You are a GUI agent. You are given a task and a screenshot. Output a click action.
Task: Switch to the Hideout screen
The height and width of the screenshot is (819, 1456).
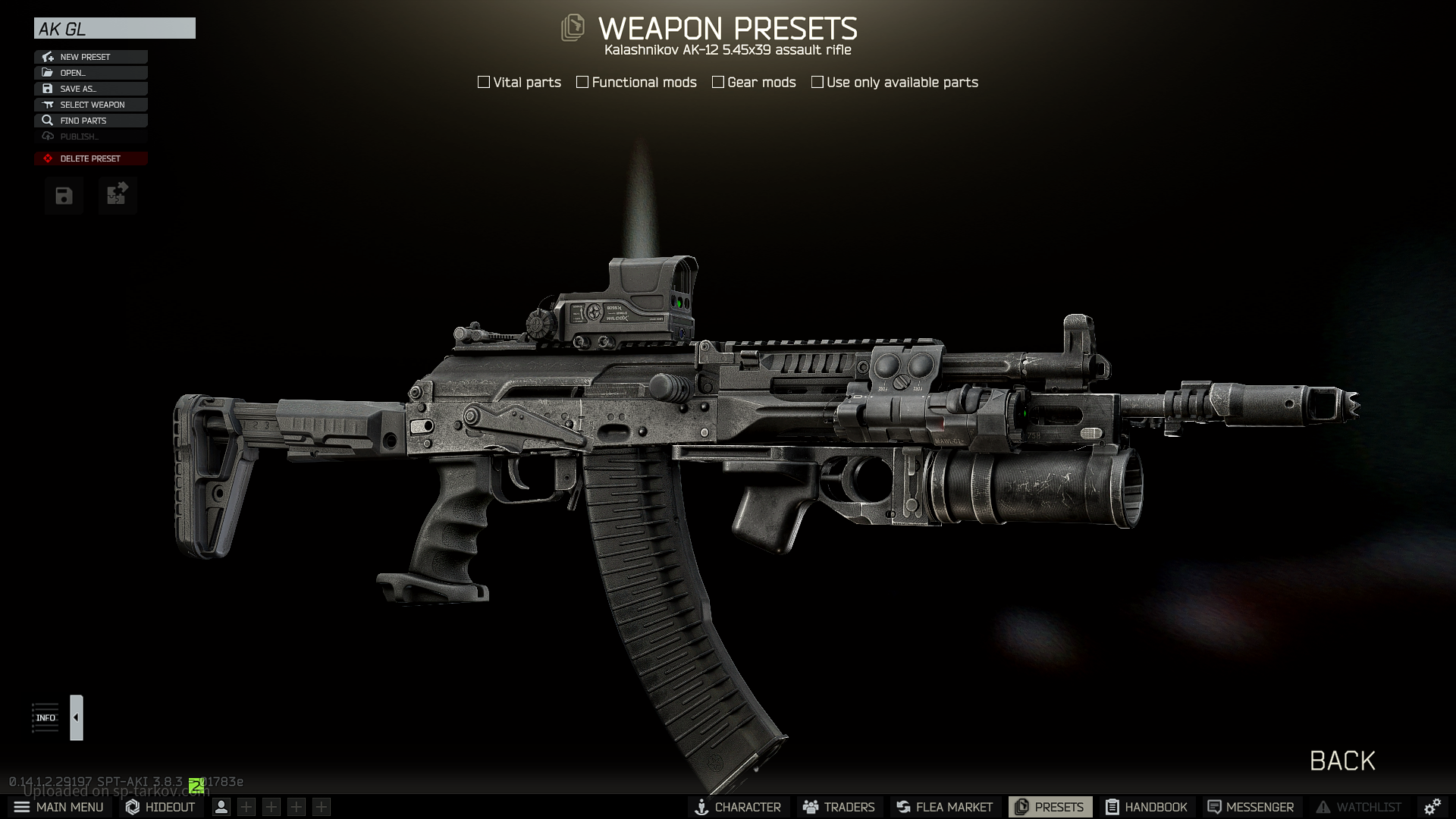[161, 807]
